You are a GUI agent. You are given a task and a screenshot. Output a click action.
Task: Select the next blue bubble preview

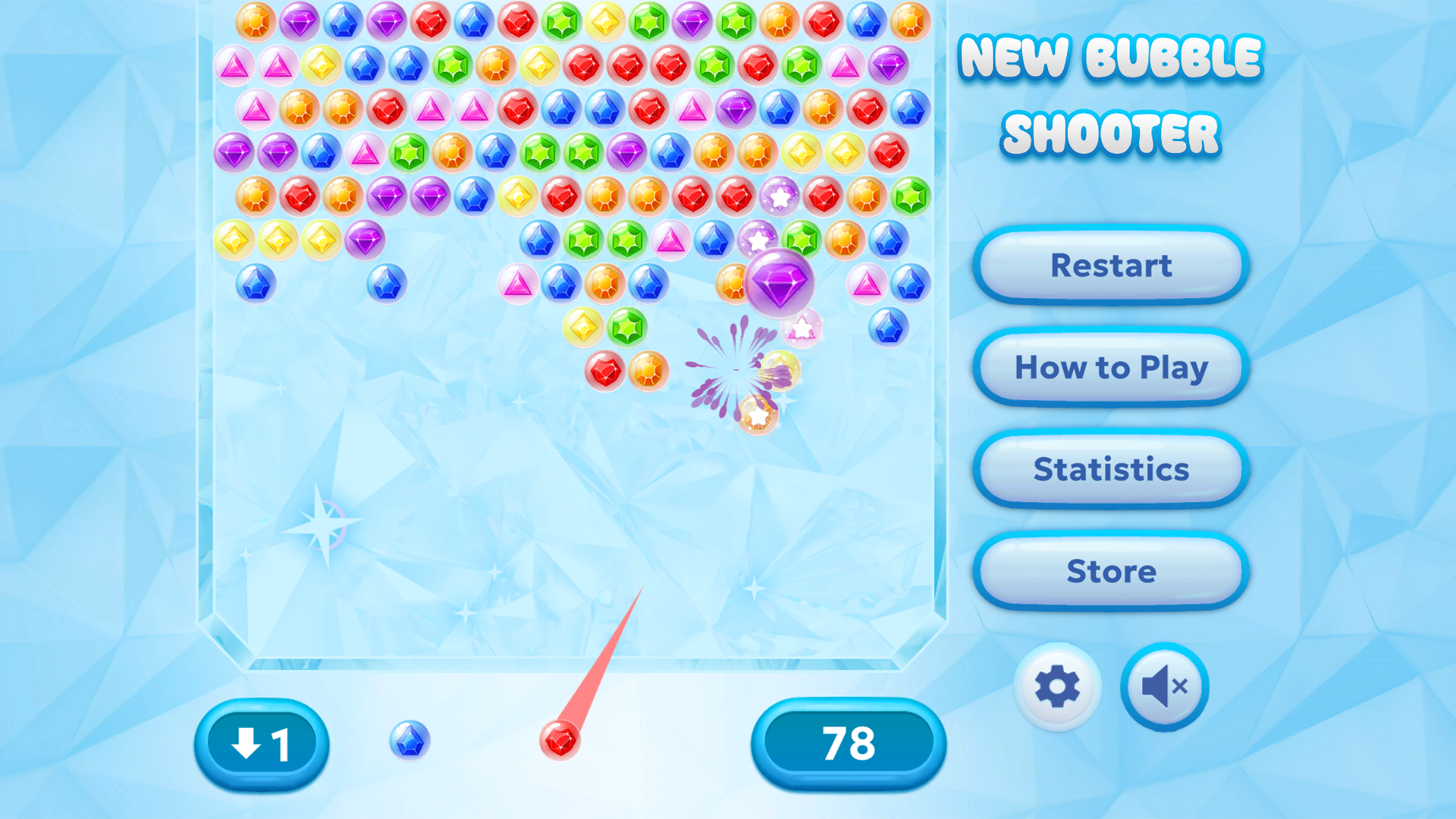409,739
